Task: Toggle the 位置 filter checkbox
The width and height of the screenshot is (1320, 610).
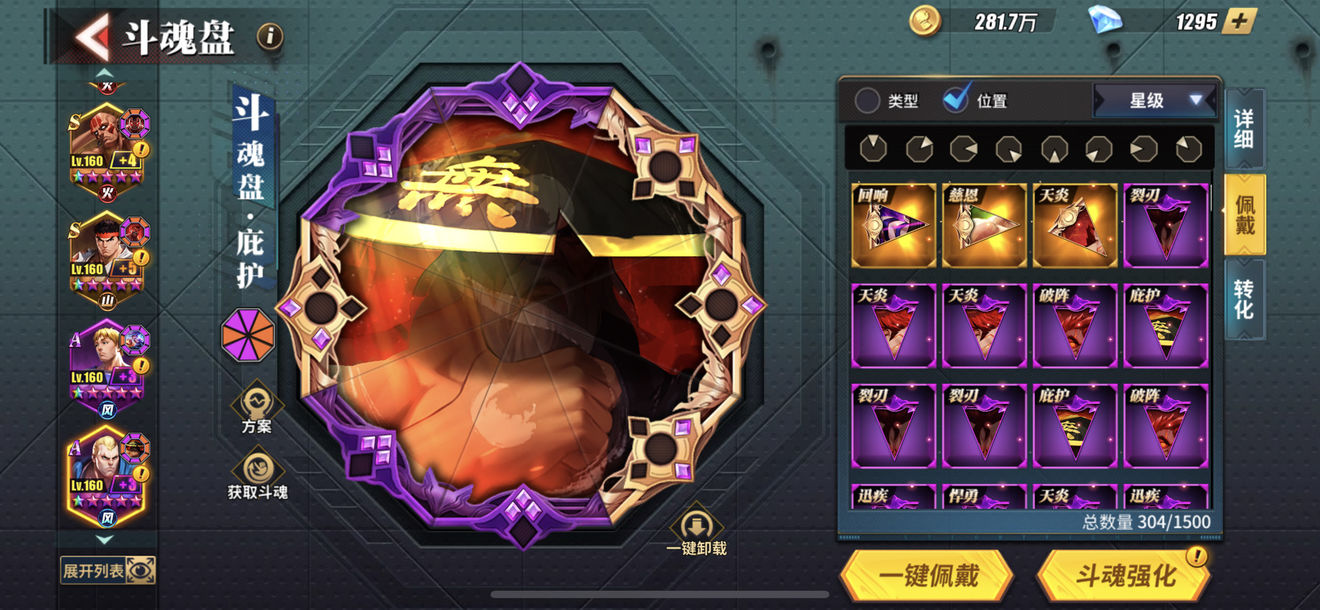Action: point(957,100)
